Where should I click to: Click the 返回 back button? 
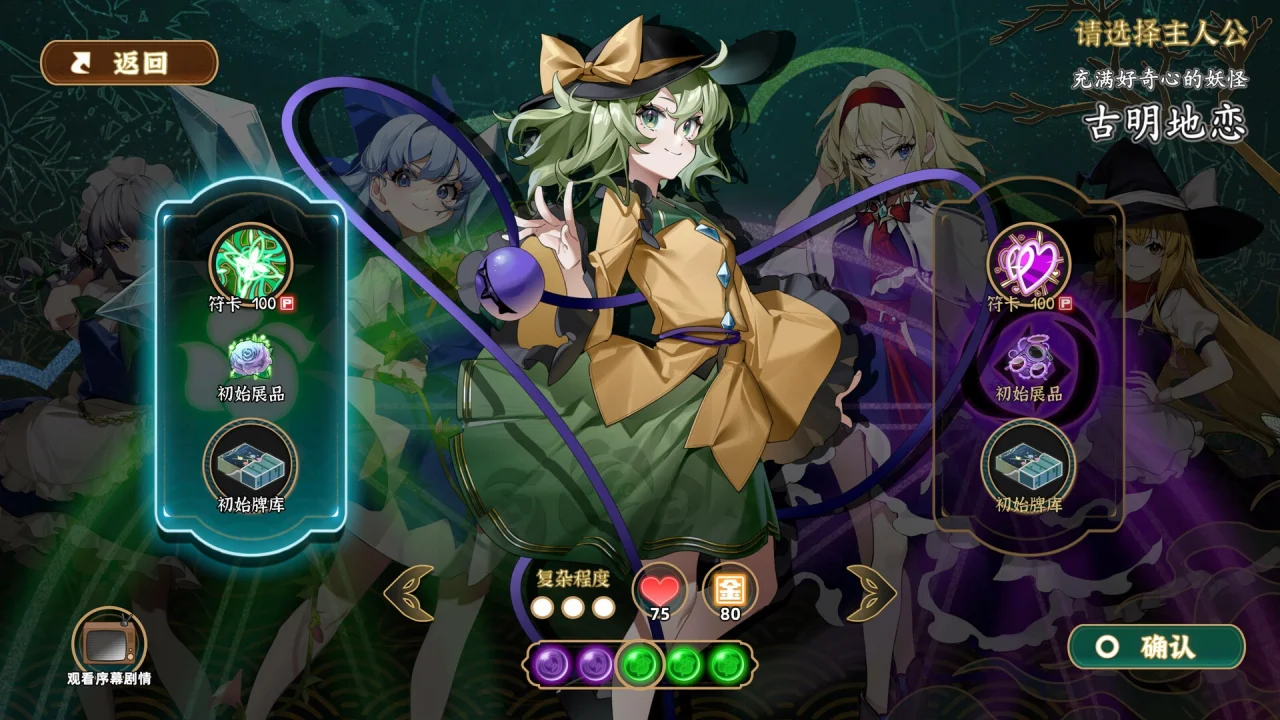click(129, 63)
